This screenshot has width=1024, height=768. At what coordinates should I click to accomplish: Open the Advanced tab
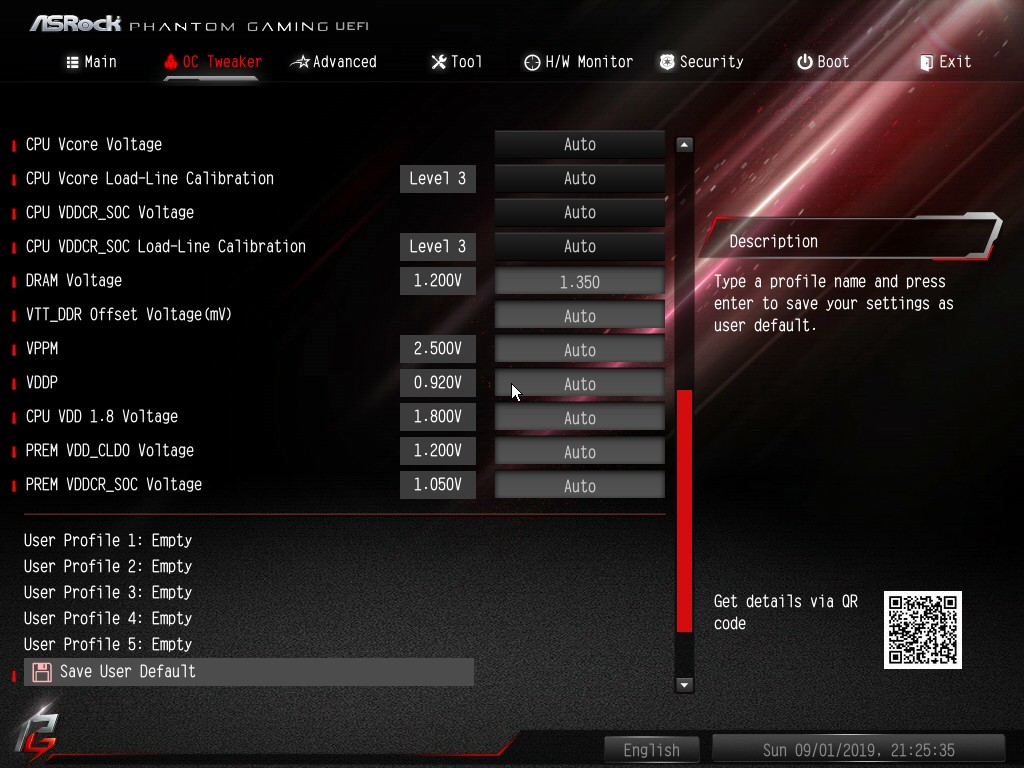click(x=333, y=62)
